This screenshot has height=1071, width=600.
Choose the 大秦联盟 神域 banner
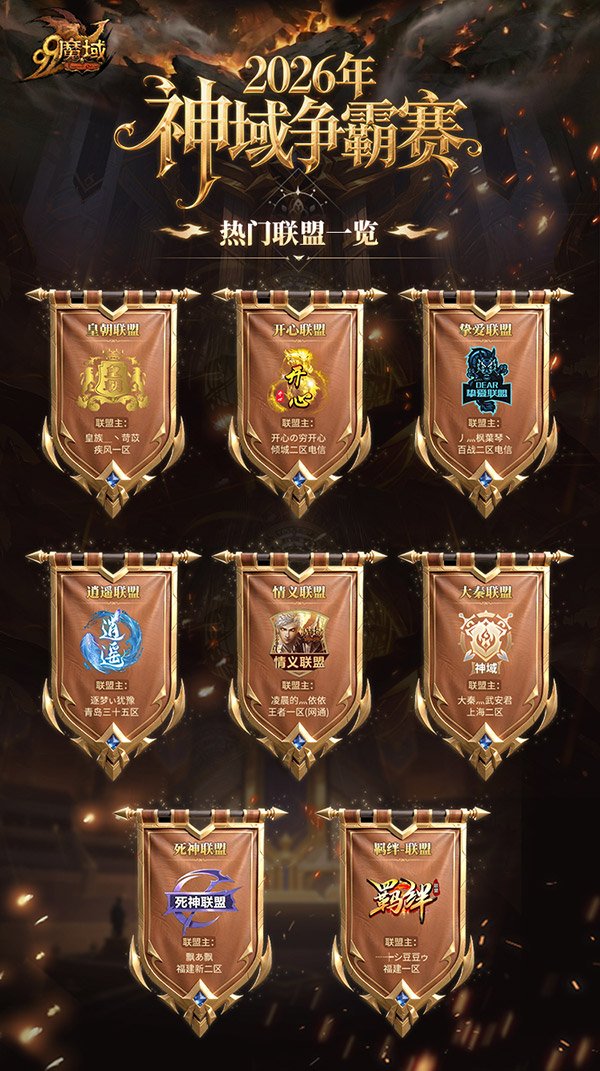click(487, 650)
